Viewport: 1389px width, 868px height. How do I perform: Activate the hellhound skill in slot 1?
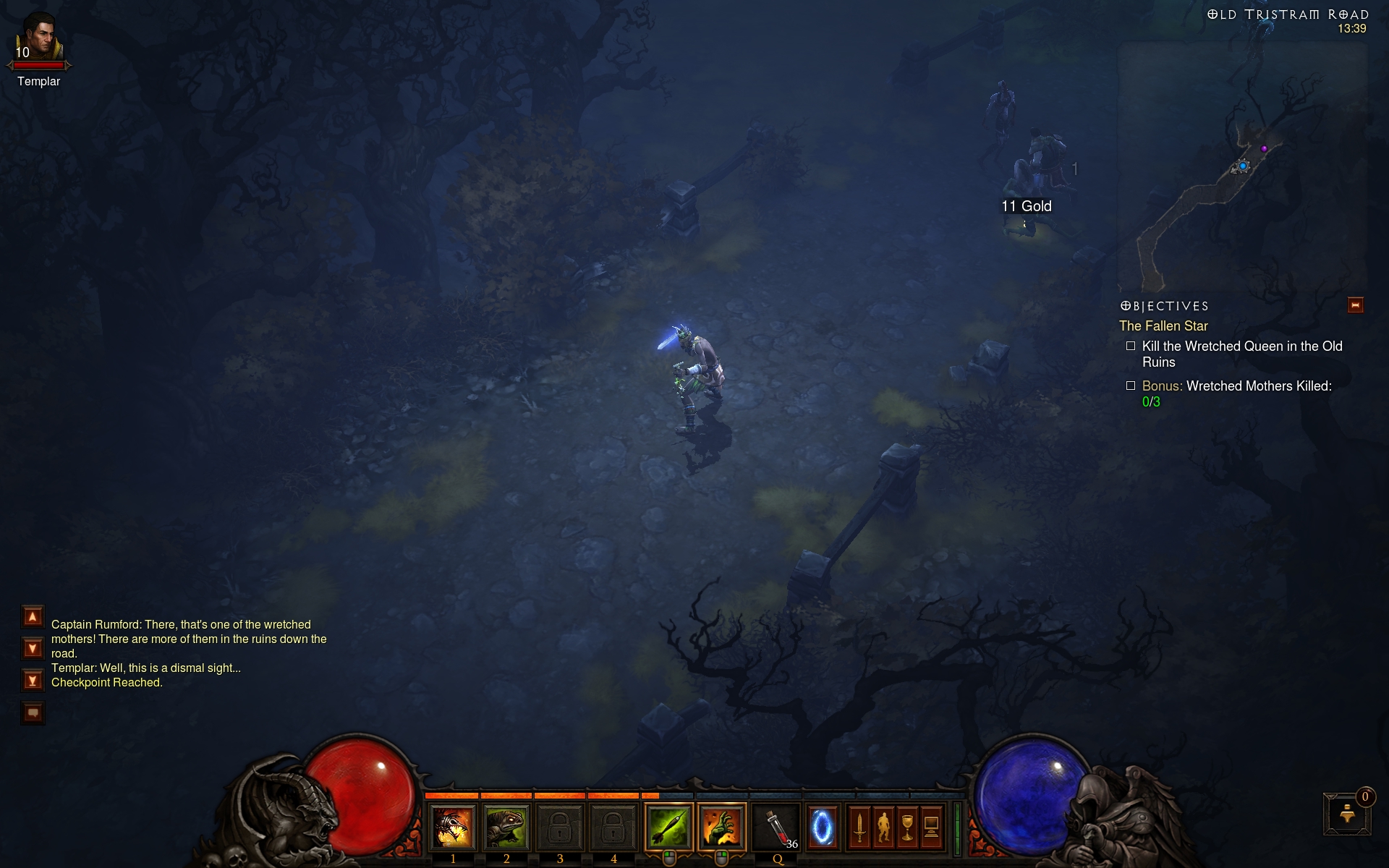(x=453, y=826)
